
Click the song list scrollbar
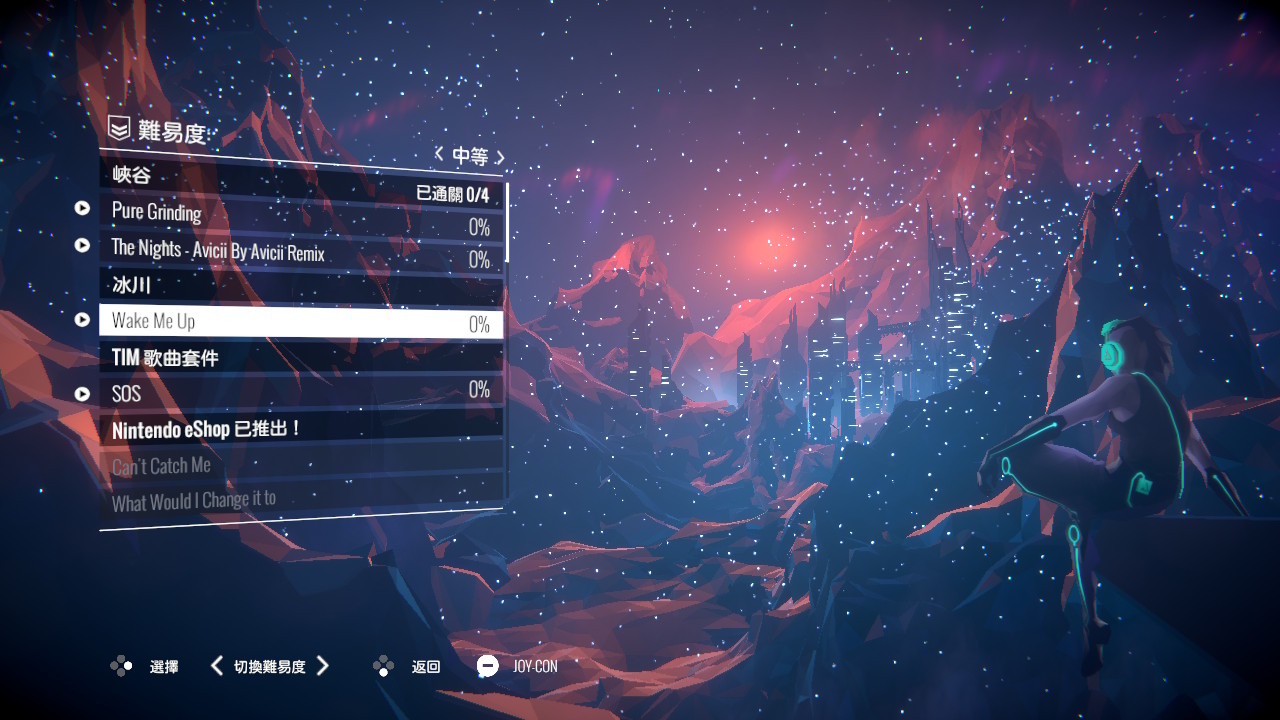507,222
